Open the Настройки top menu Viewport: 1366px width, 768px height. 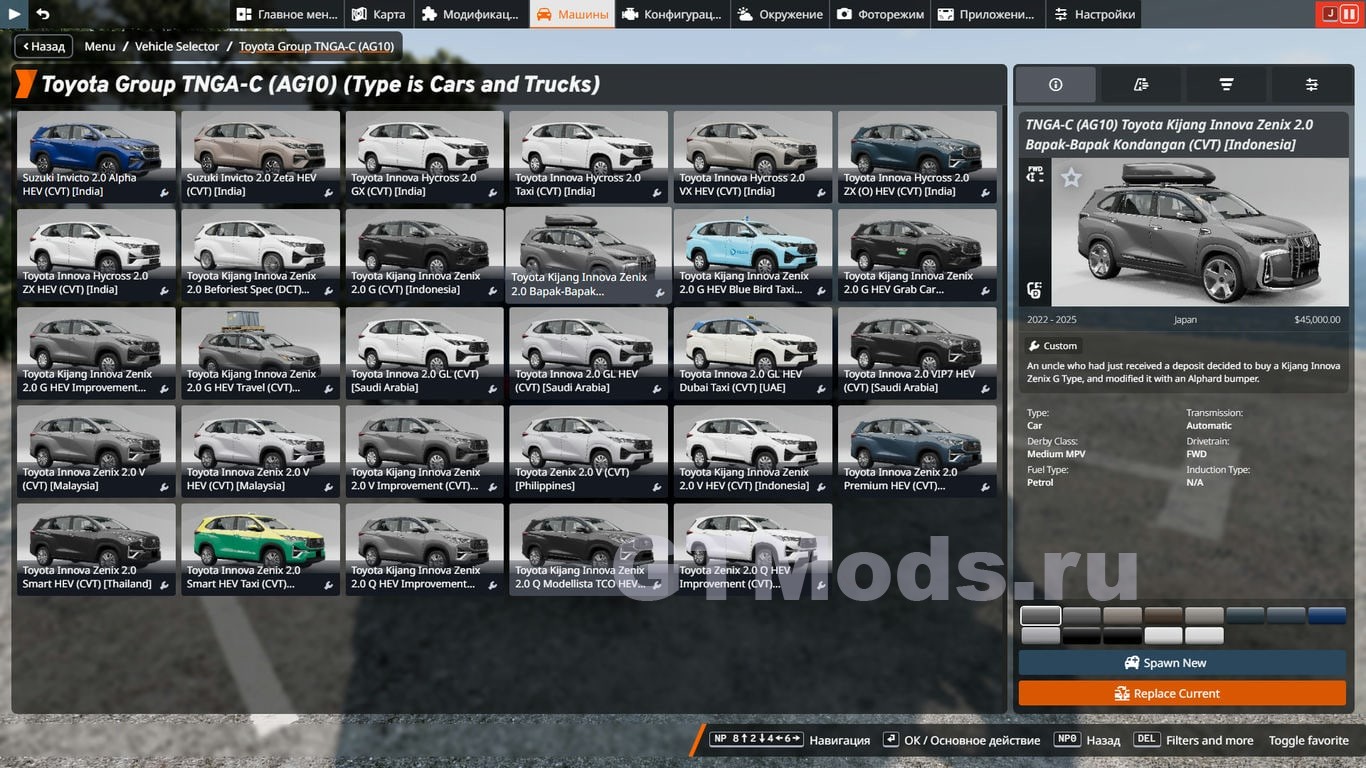1095,14
